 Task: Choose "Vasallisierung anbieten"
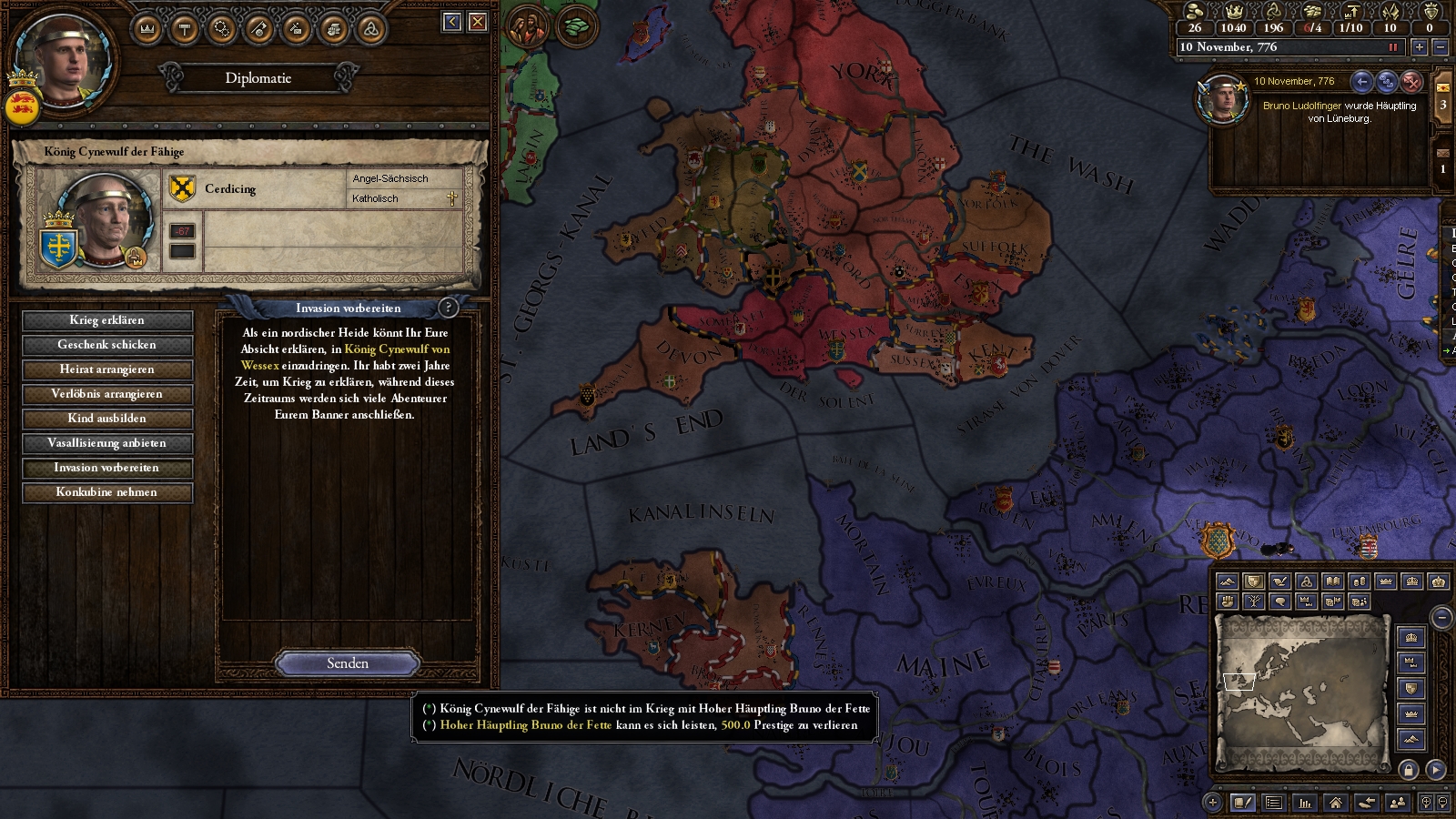click(107, 443)
